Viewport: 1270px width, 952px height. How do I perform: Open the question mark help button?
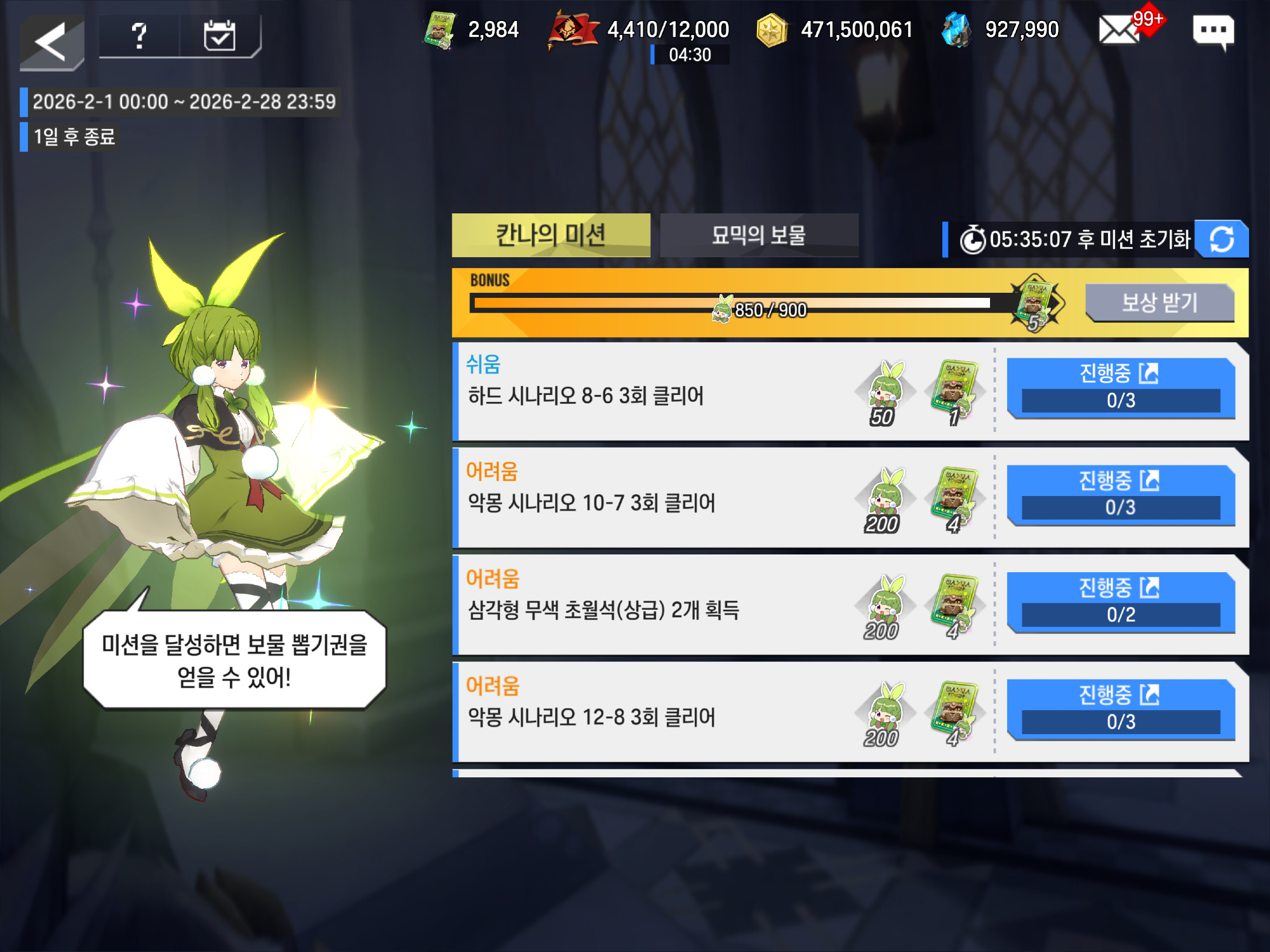(x=139, y=36)
